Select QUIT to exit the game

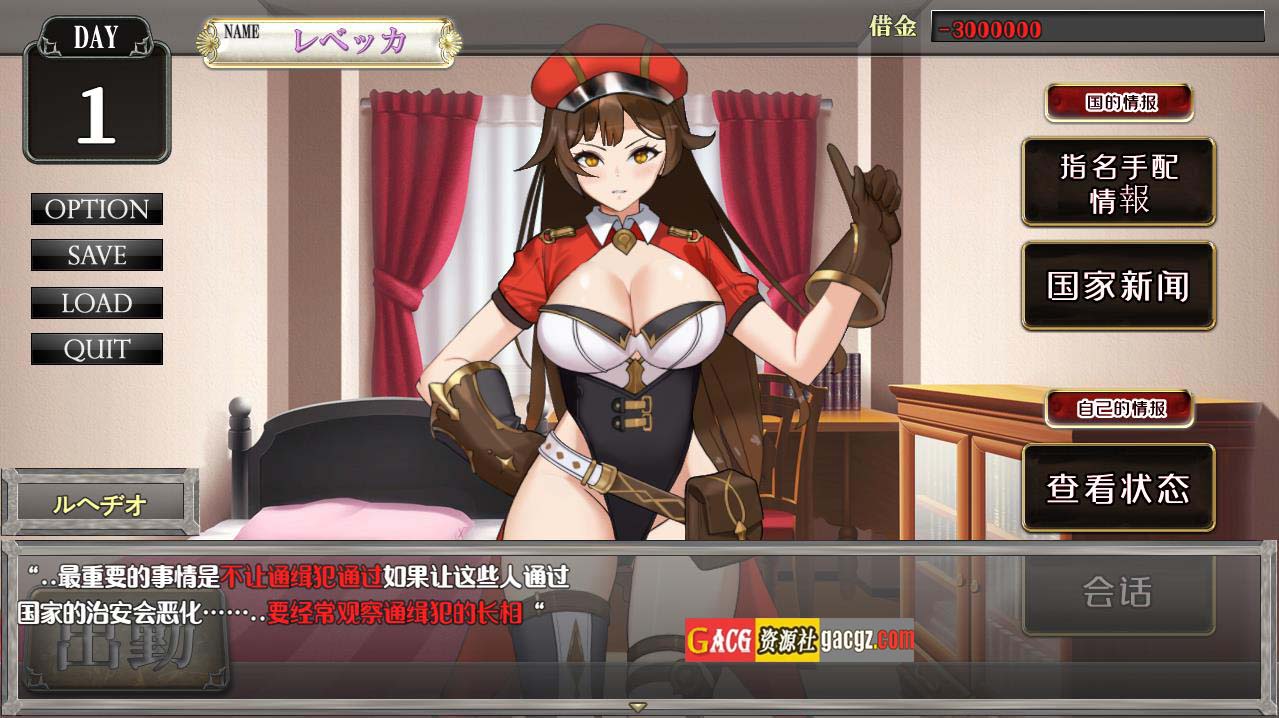(x=97, y=349)
